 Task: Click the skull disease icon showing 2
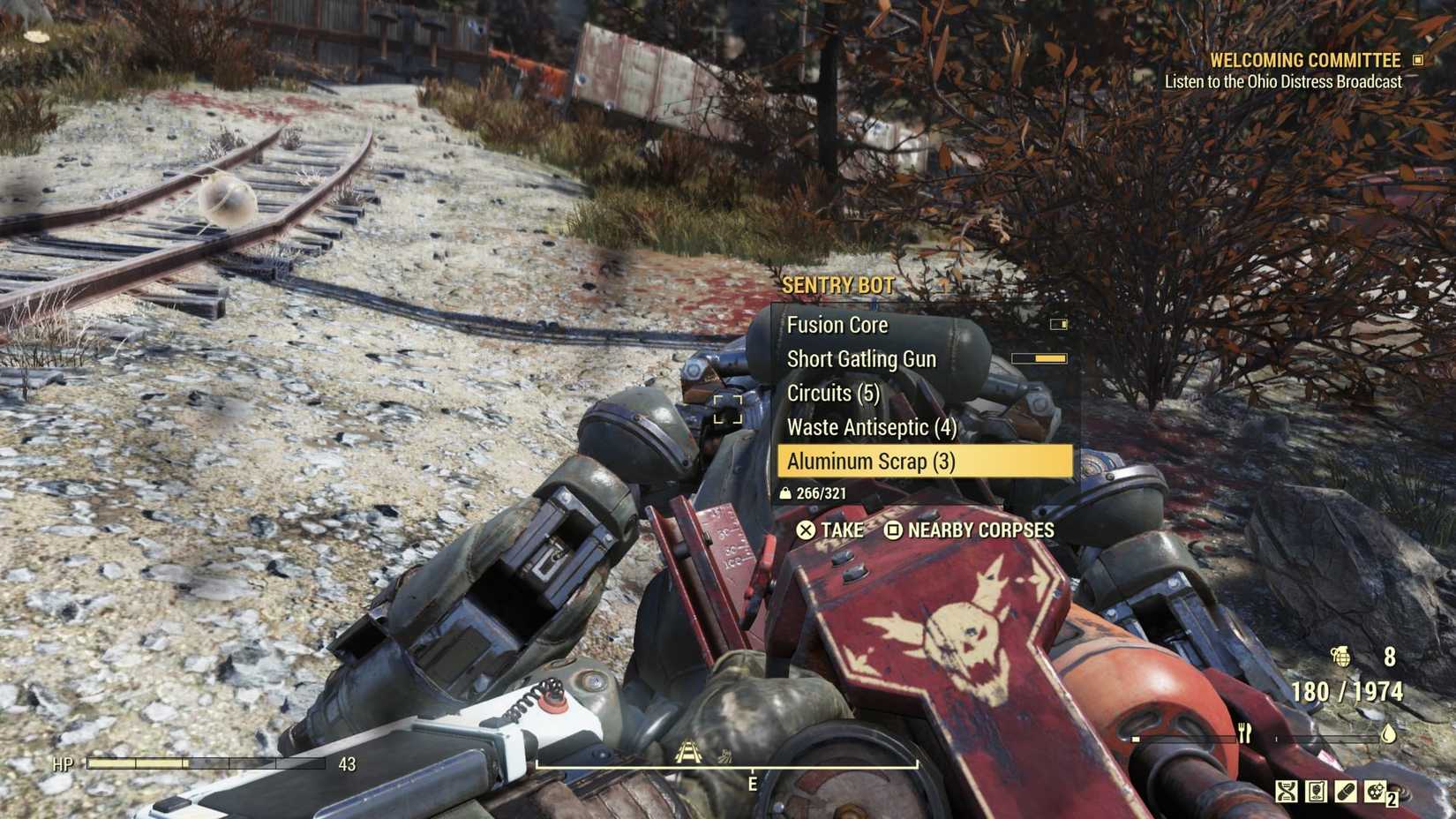pyautogui.click(x=1377, y=792)
